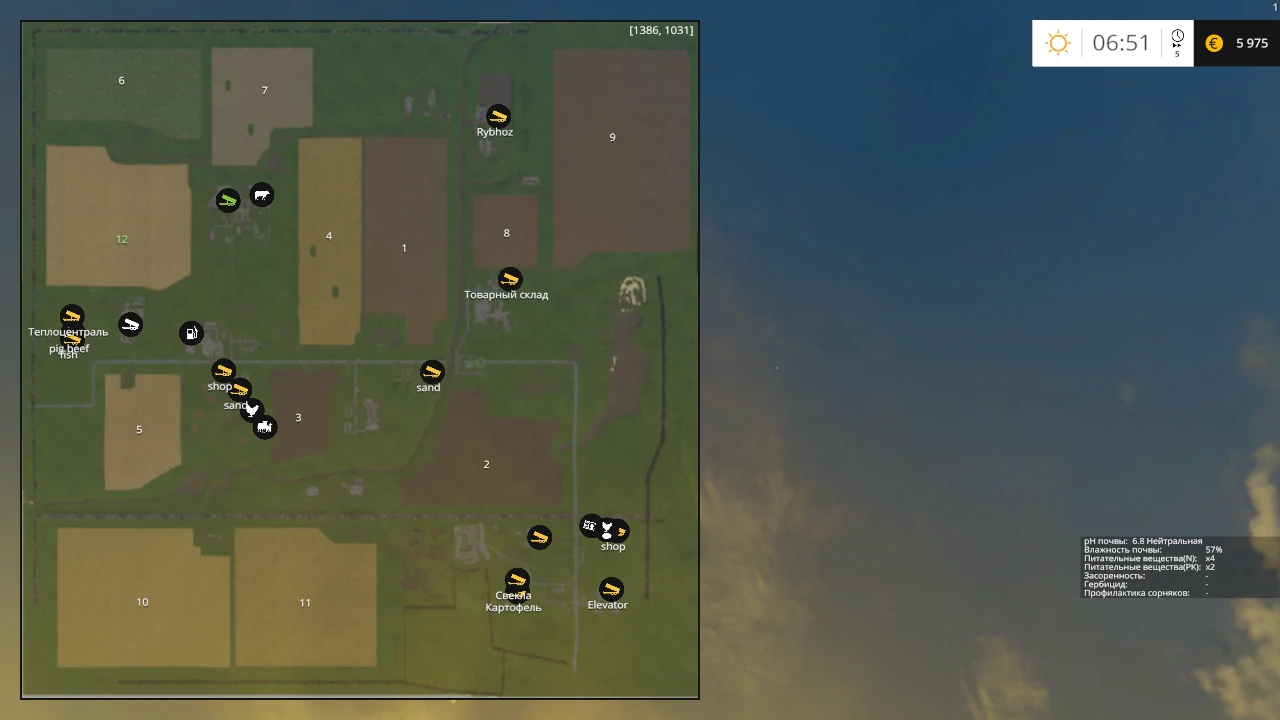Click the euro balance showing 5 975

pos(1237,43)
